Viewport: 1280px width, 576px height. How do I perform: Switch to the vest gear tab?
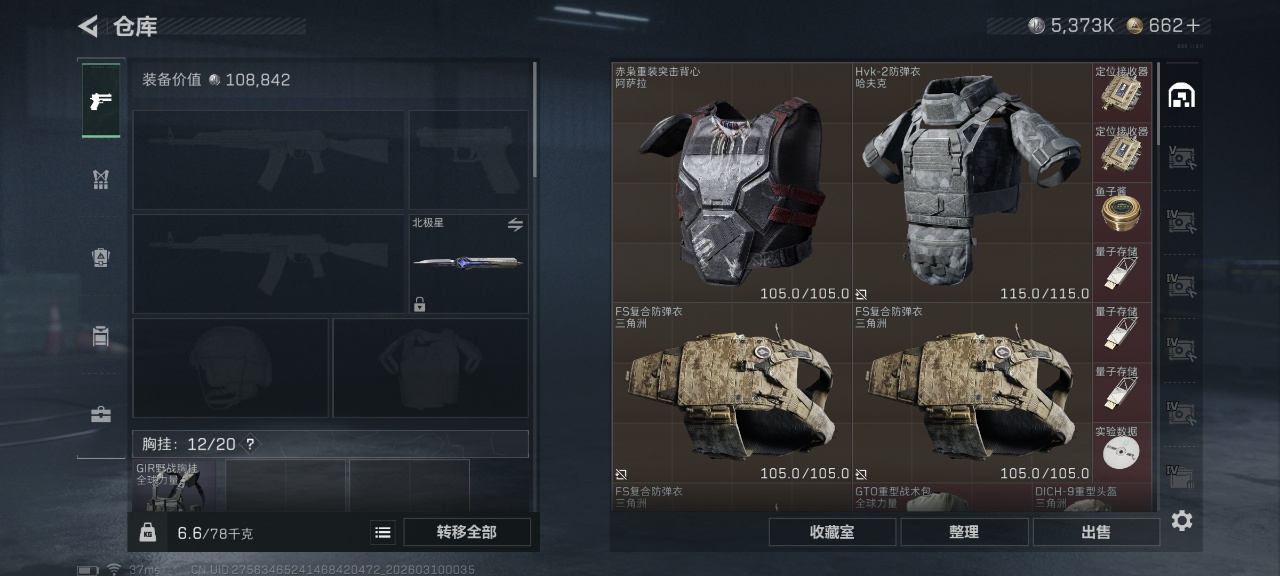click(x=101, y=180)
